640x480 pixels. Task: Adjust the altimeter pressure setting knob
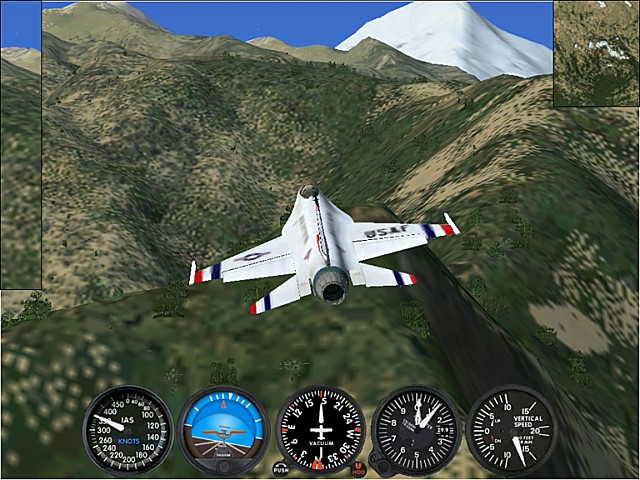coord(380,467)
